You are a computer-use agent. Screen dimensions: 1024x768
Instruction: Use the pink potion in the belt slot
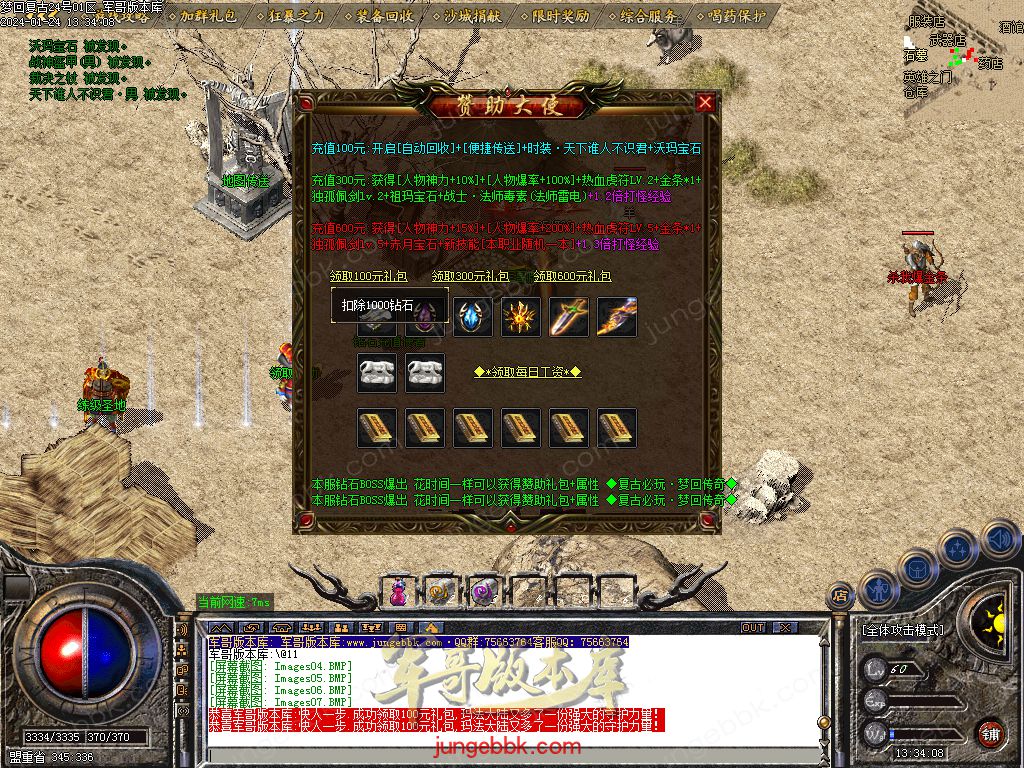[398, 592]
